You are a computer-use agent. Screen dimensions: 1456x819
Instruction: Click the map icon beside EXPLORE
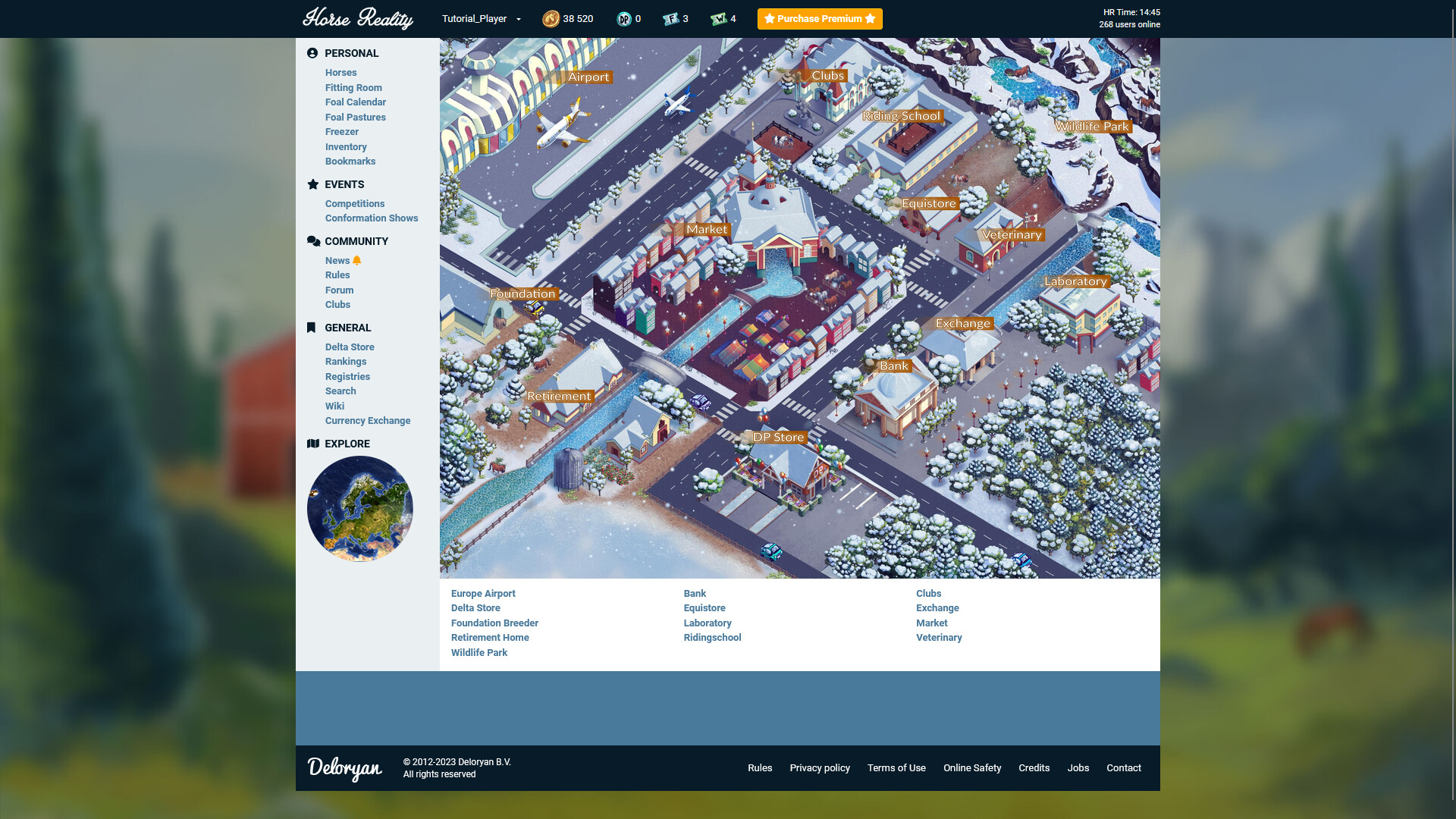tap(312, 444)
